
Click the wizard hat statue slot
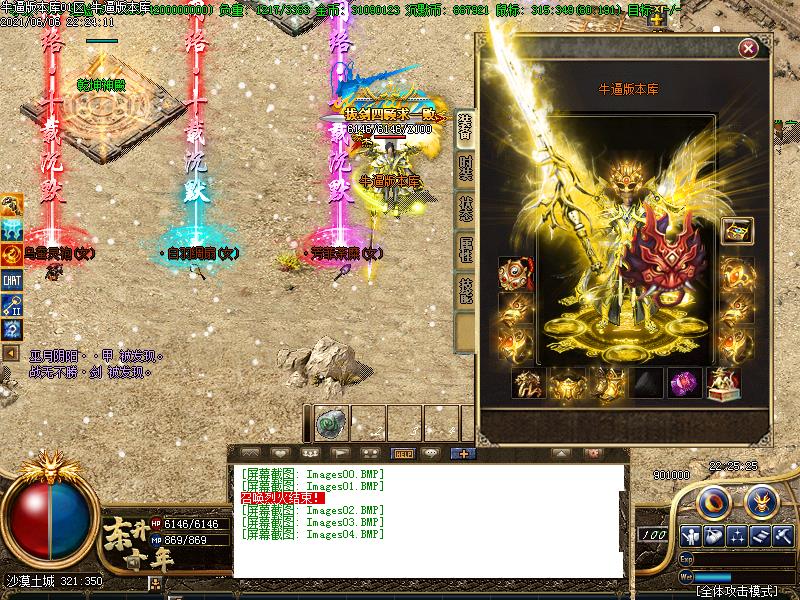[x=723, y=384]
